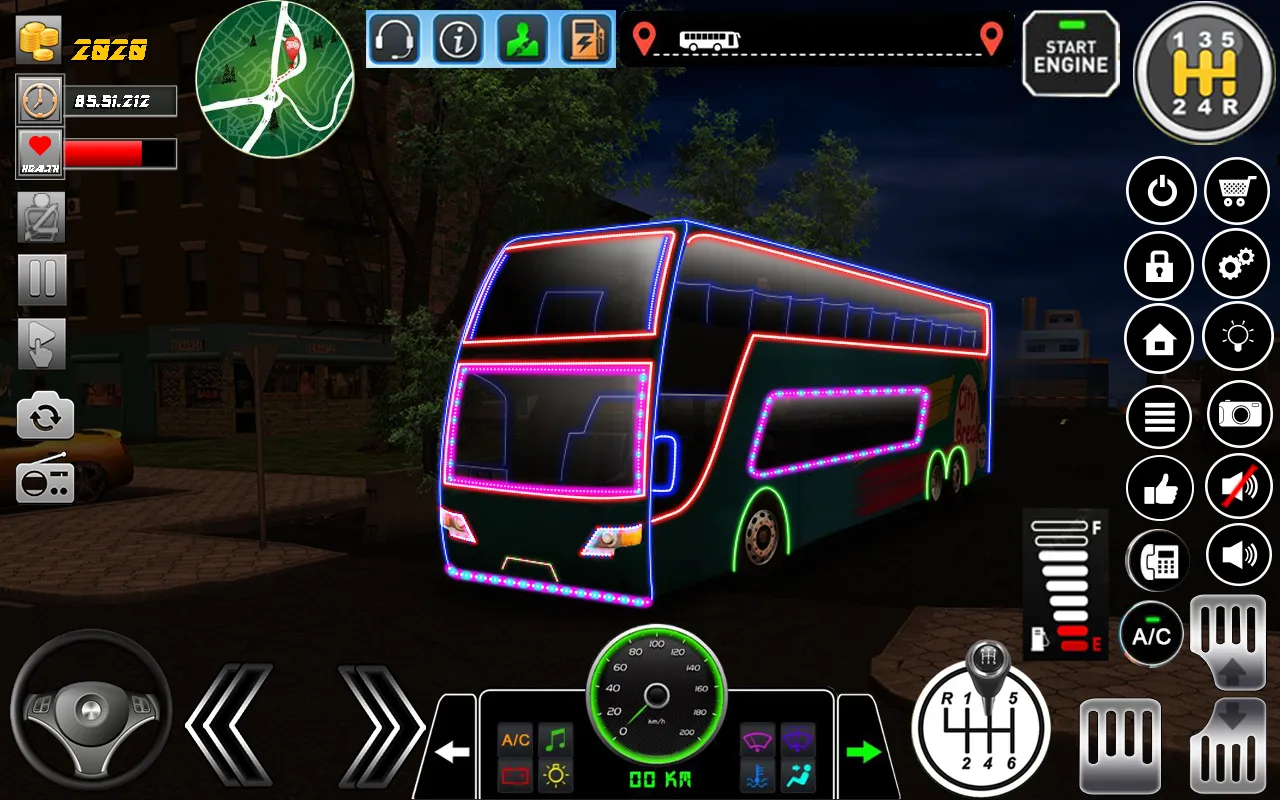Pause the game

point(42,278)
